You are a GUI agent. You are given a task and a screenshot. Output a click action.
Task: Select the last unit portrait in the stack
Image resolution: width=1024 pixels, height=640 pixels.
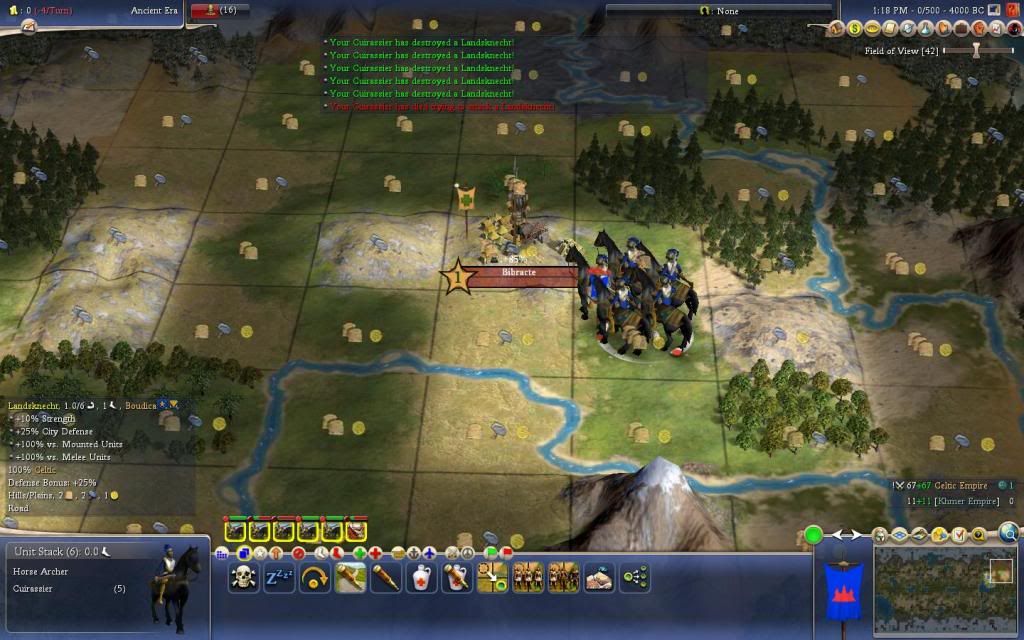coord(356,530)
